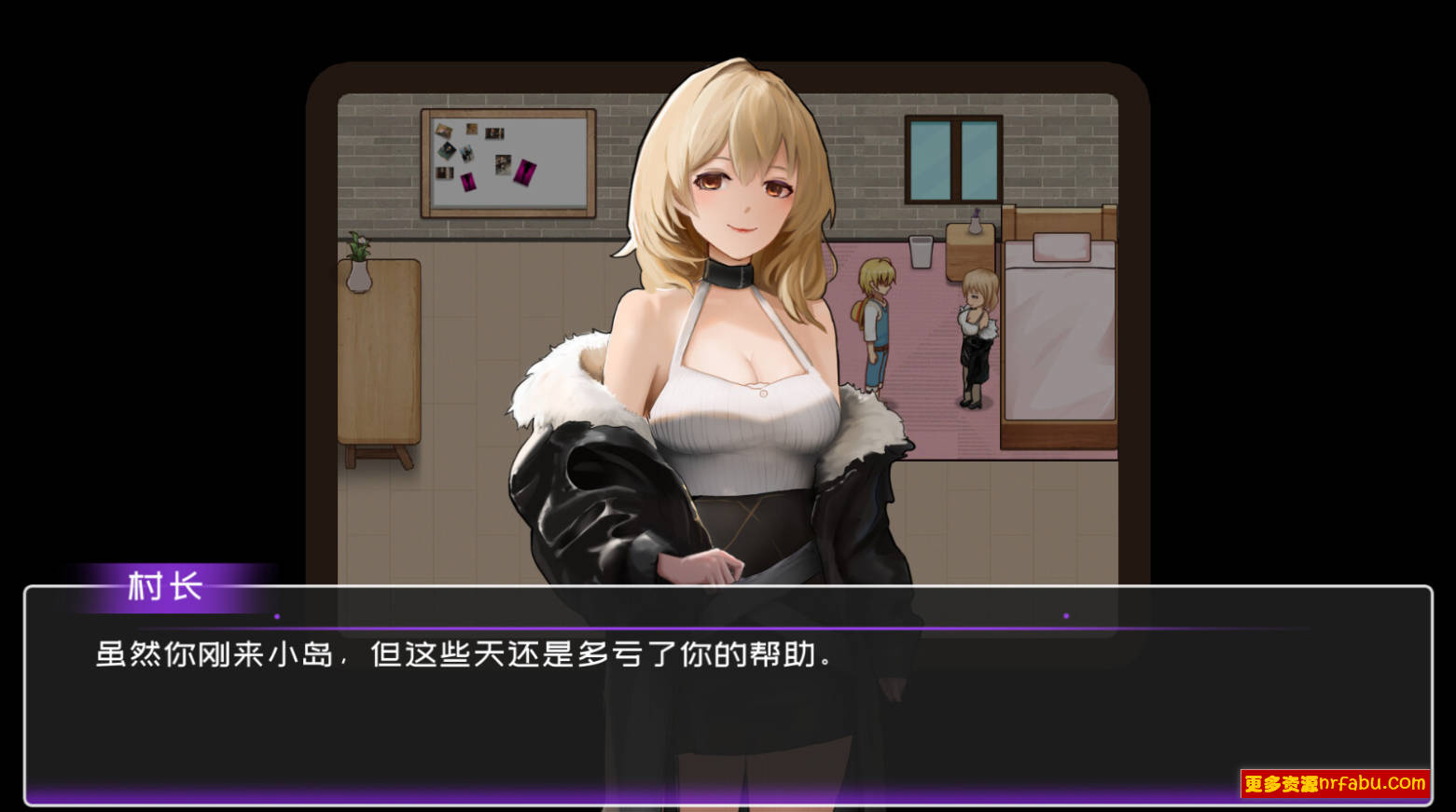Click the right glowing dot on the dialogue frame
Image resolution: width=1456 pixels, height=812 pixels.
point(1066,614)
